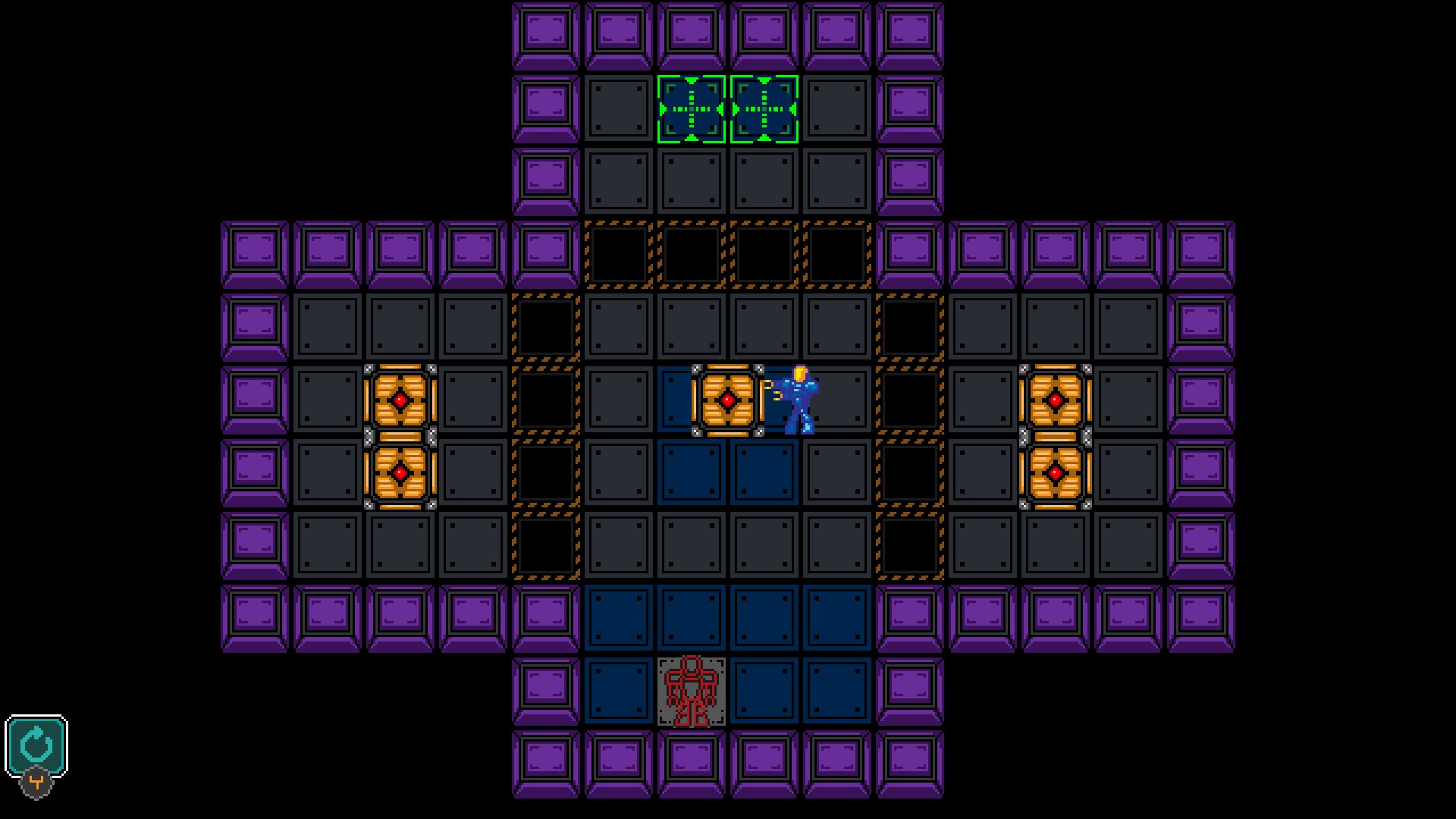Select the blue player character

tap(800, 398)
